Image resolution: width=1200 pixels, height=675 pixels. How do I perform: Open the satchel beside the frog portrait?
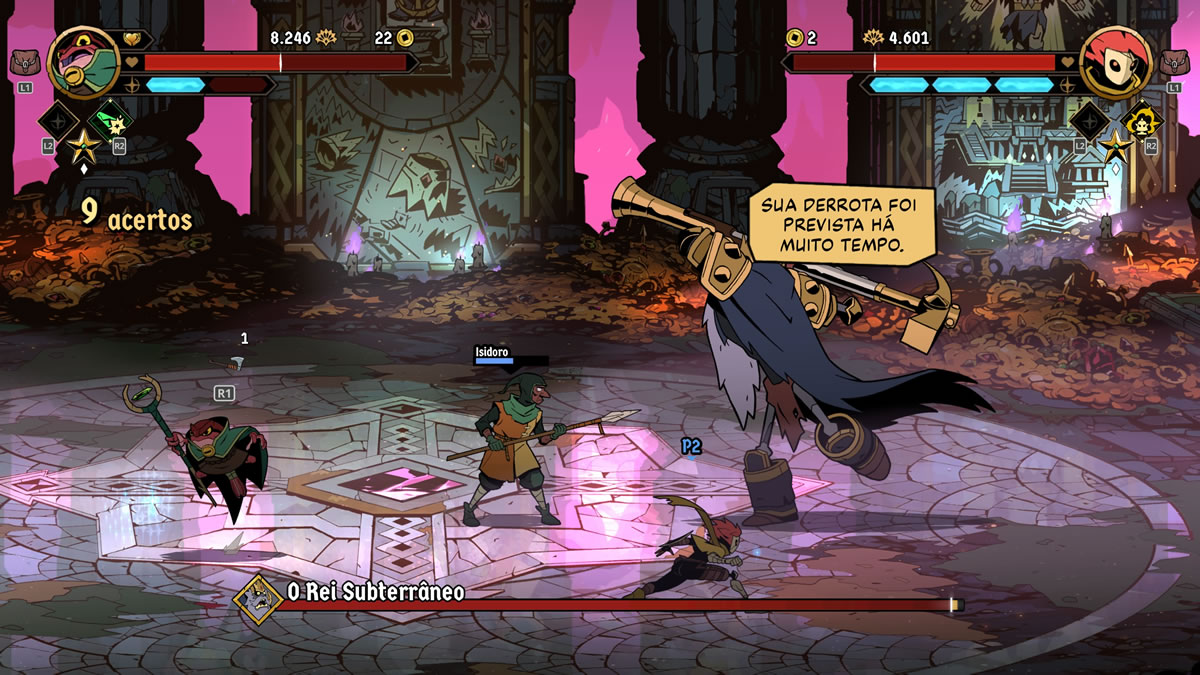coord(25,63)
